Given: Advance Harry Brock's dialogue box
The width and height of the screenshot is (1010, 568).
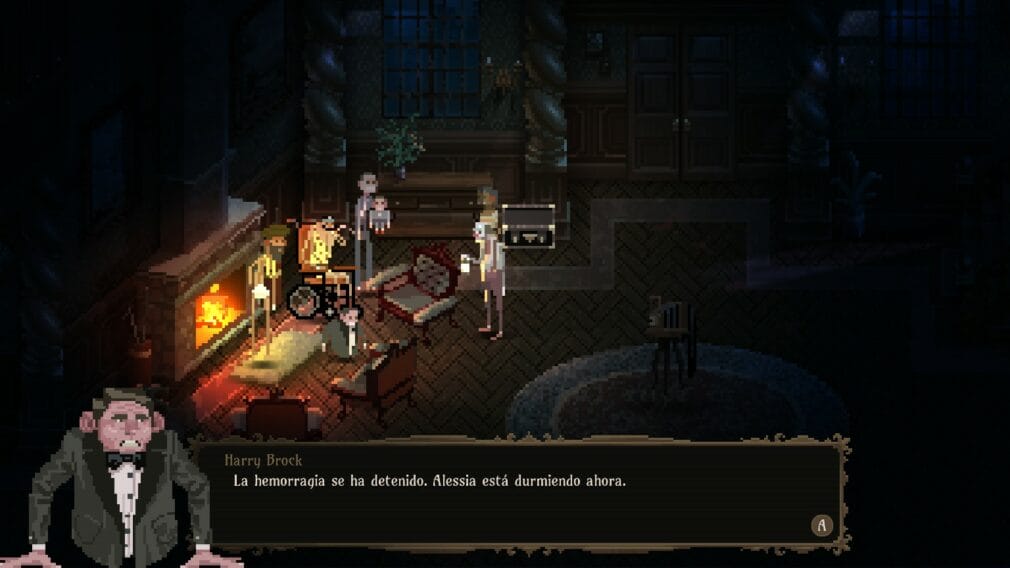Looking at the screenshot, I should [x=822, y=525].
